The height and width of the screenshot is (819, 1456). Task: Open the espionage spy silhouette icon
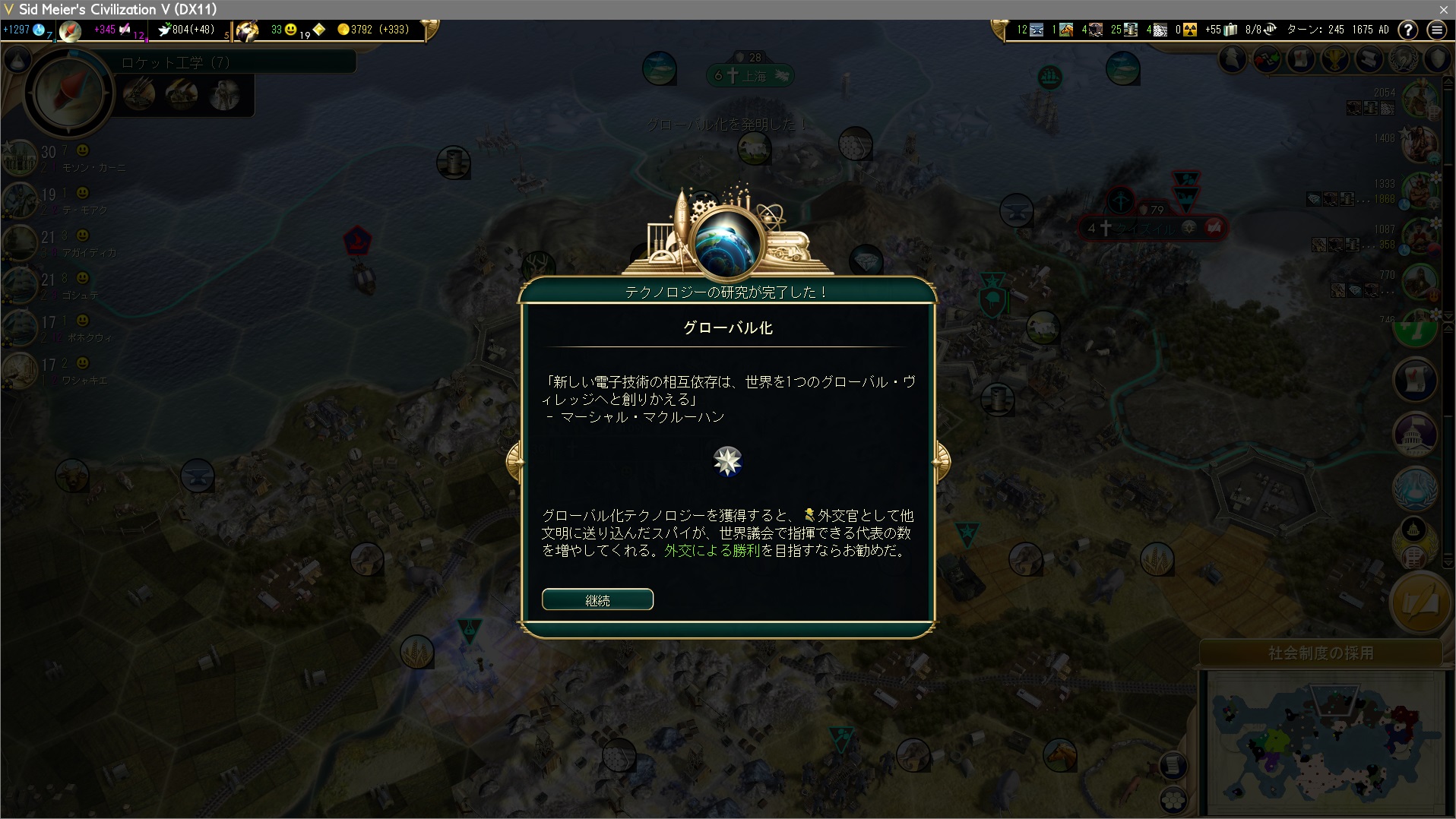pos(1233,59)
